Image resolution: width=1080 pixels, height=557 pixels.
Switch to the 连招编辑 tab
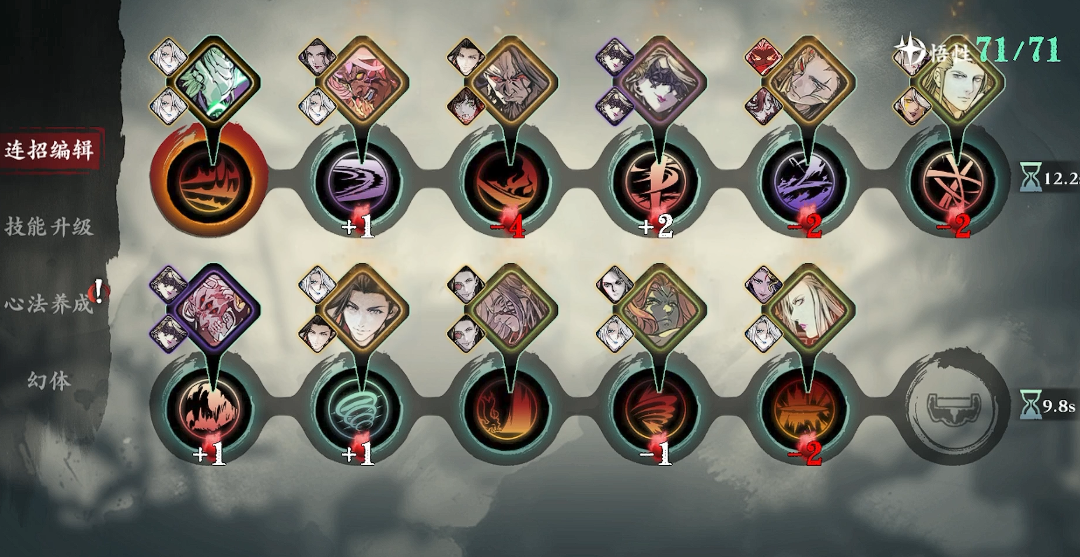point(49,151)
